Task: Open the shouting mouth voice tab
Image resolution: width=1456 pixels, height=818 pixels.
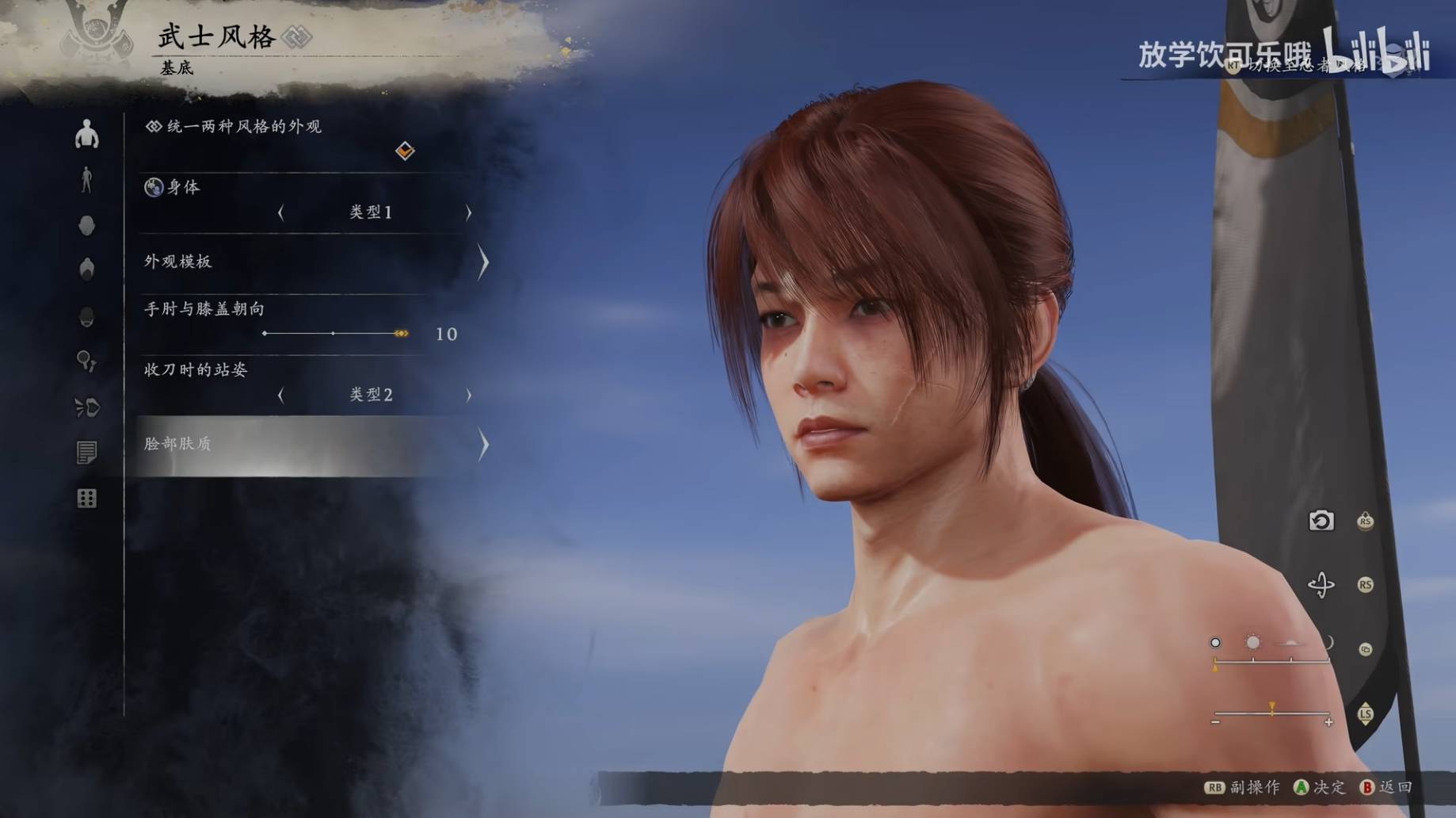Action: coord(87,407)
